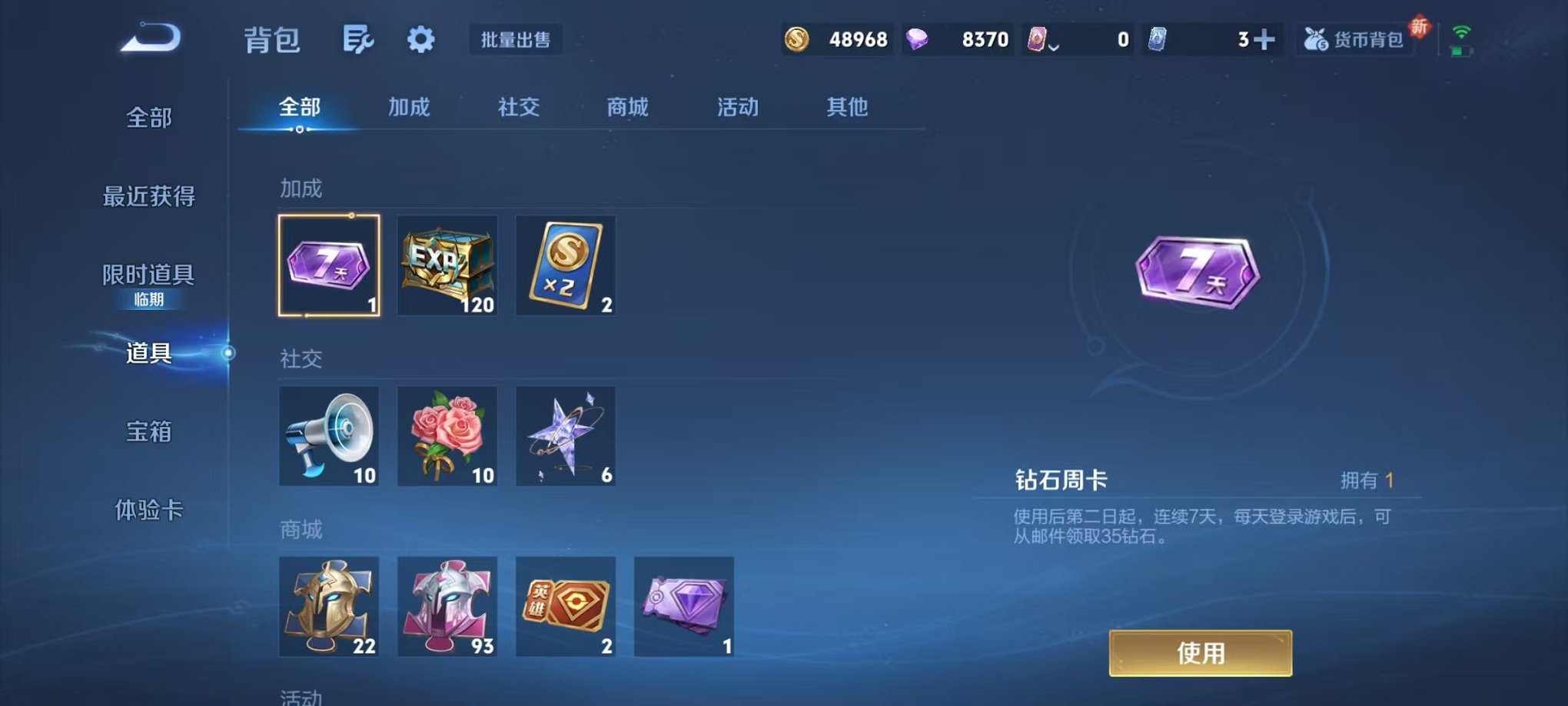Open the 宝箱 category in sidebar
This screenshot has height=706, width=1568.
pyautogui.click(x=148, y=433)
